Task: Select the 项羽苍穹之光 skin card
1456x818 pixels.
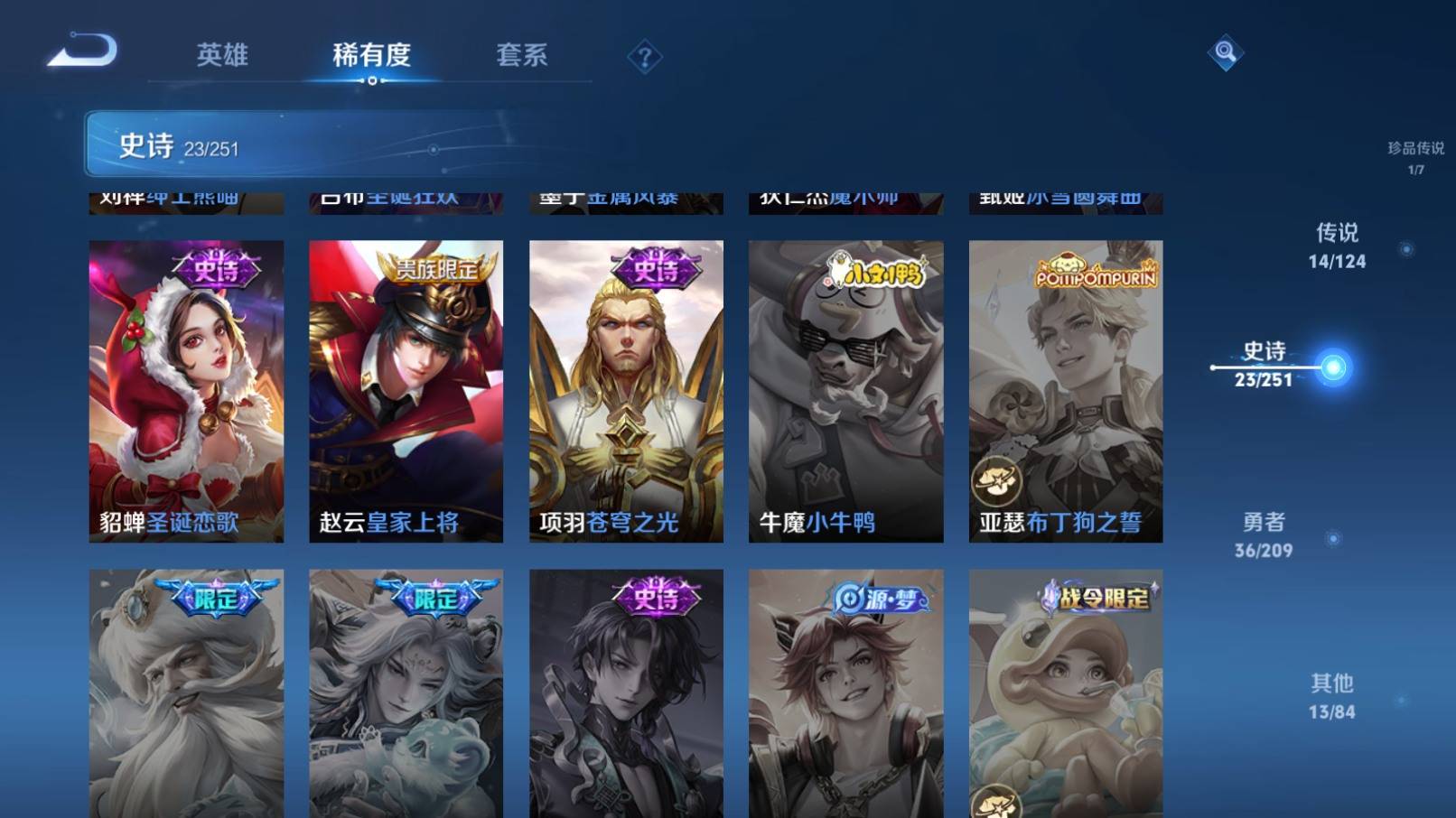Action: point(625,388)
